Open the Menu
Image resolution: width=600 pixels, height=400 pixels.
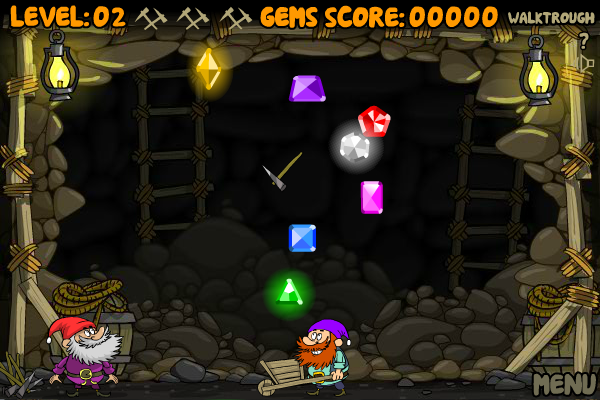coord(564,383)
